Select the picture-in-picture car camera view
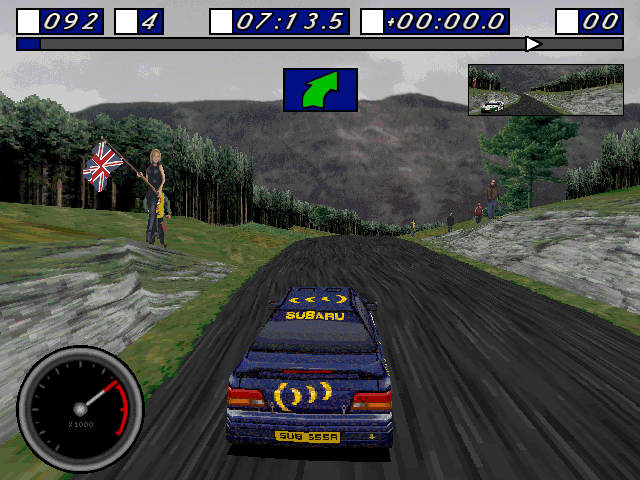The width and height of the screenshot is (640, 480). (x=545, y=90)
